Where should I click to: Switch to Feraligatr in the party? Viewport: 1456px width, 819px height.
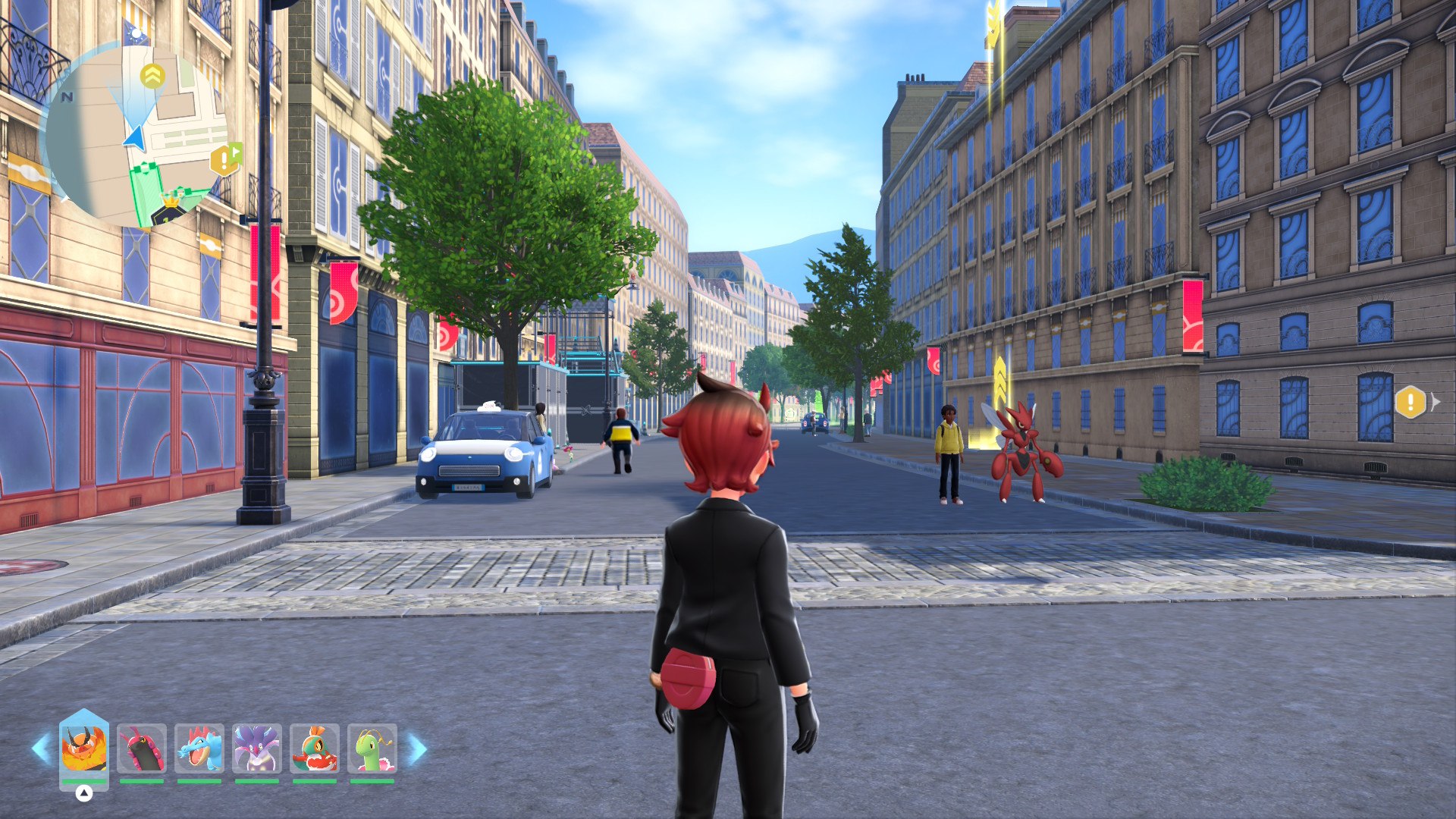(199, 748)
